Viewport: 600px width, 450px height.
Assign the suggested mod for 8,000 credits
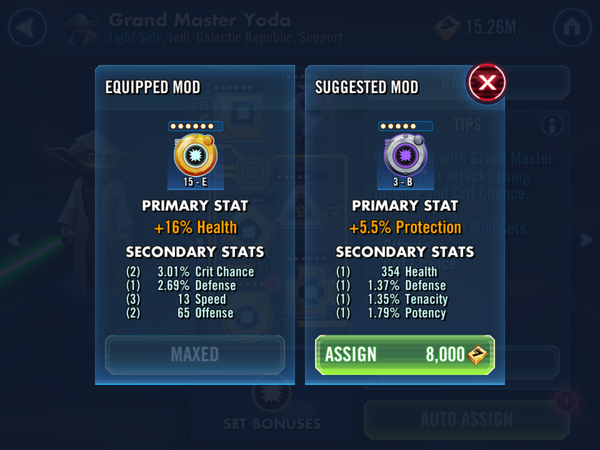(x=404, y=354)
